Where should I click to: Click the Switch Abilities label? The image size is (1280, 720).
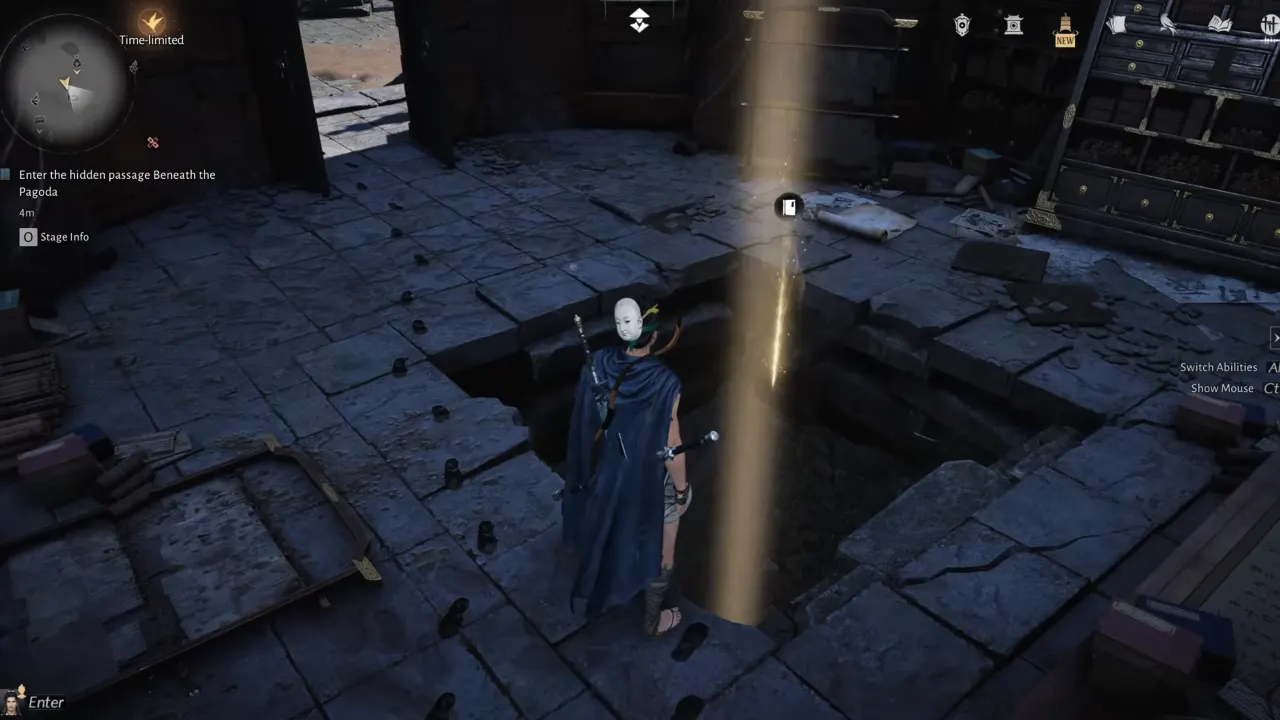pos(1218,367)
